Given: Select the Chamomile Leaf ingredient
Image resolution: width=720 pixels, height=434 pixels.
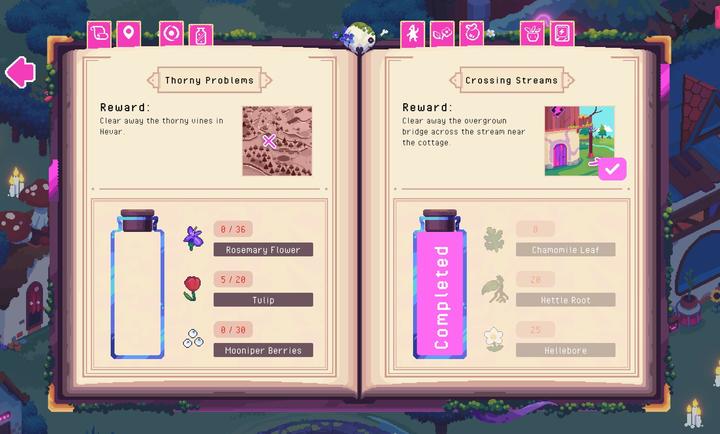Looking at the screenshot, I should (565, 249).
